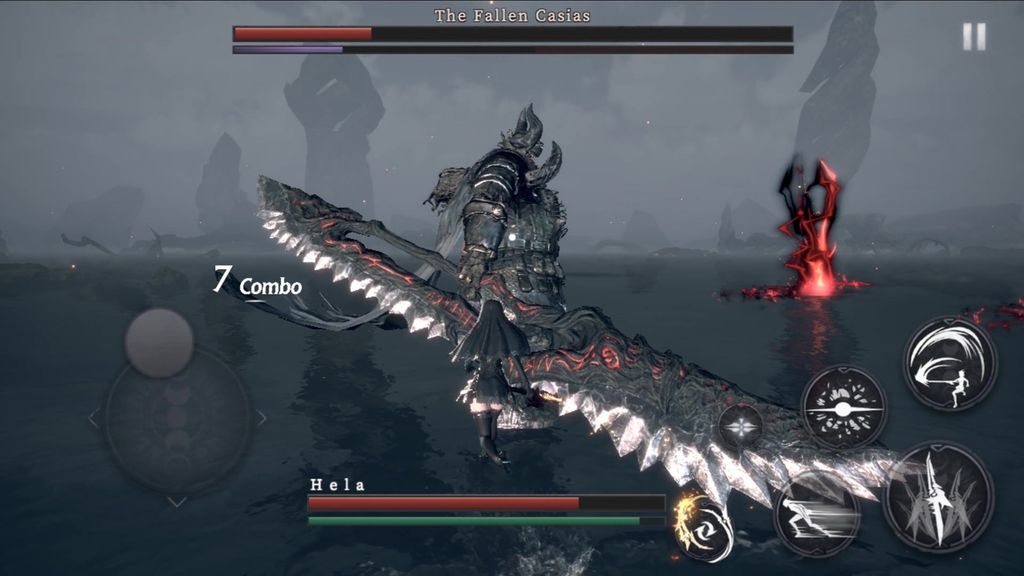Click the joystick's right arrow marker
The height and width of the screenshot is (576, 1024).
coord(261,419)
